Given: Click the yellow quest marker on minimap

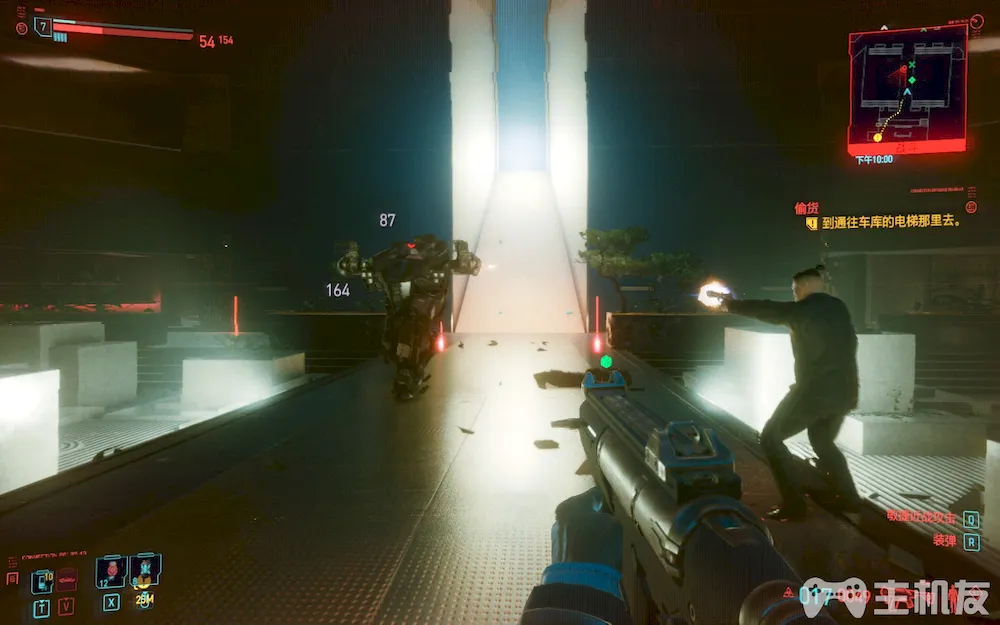Looking at the screenshot, I should [878, 136].
